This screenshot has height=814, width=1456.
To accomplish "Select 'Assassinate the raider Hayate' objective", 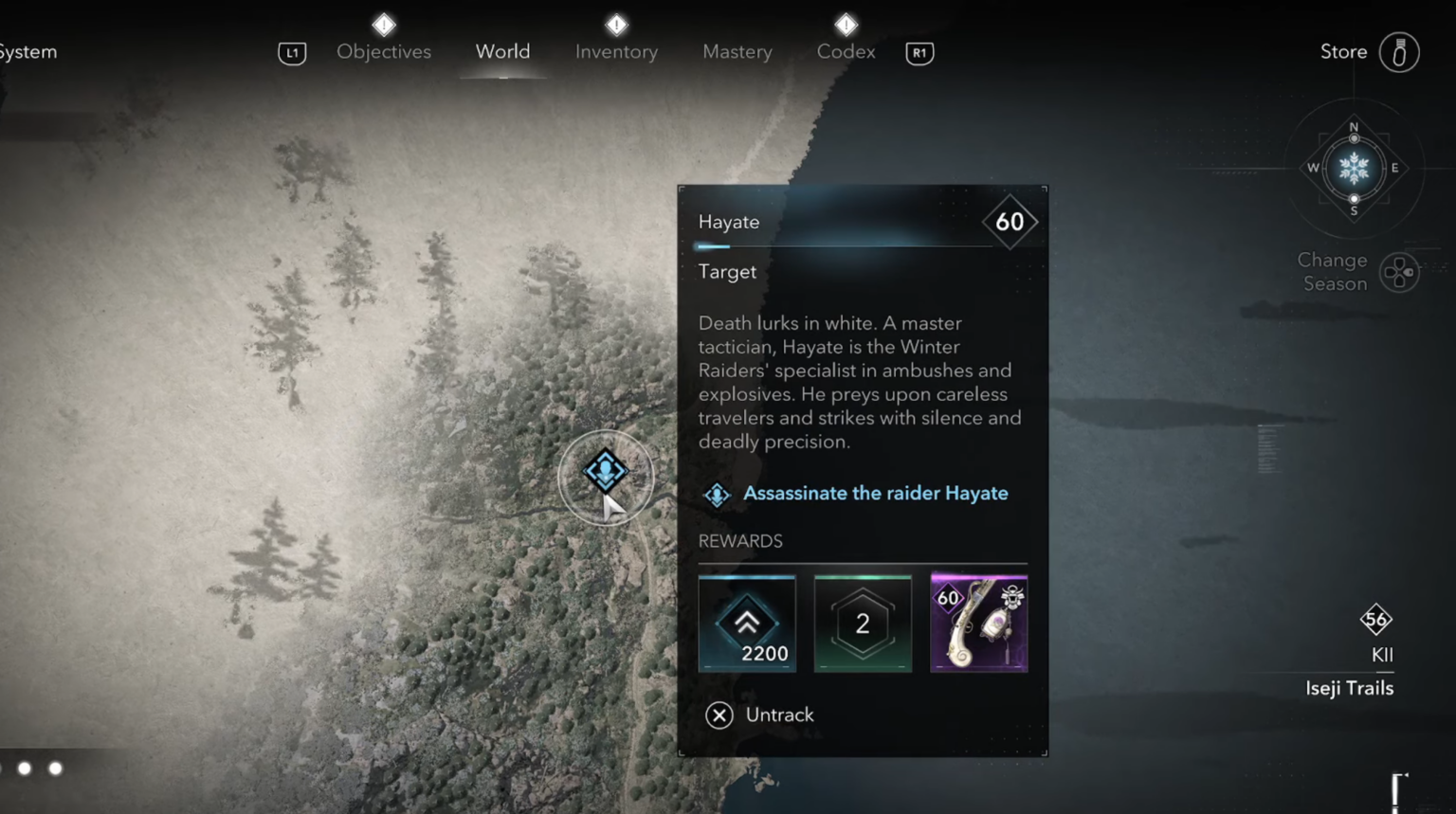I will [x=875, y=493].
